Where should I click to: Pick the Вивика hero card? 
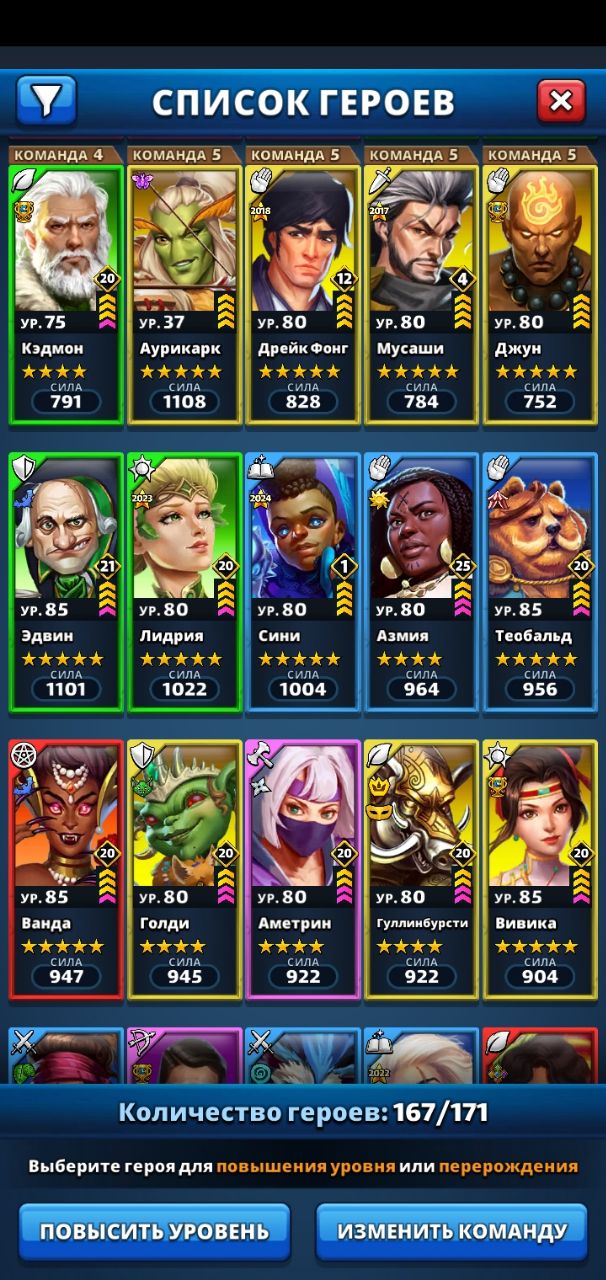[x=539, y=869]
